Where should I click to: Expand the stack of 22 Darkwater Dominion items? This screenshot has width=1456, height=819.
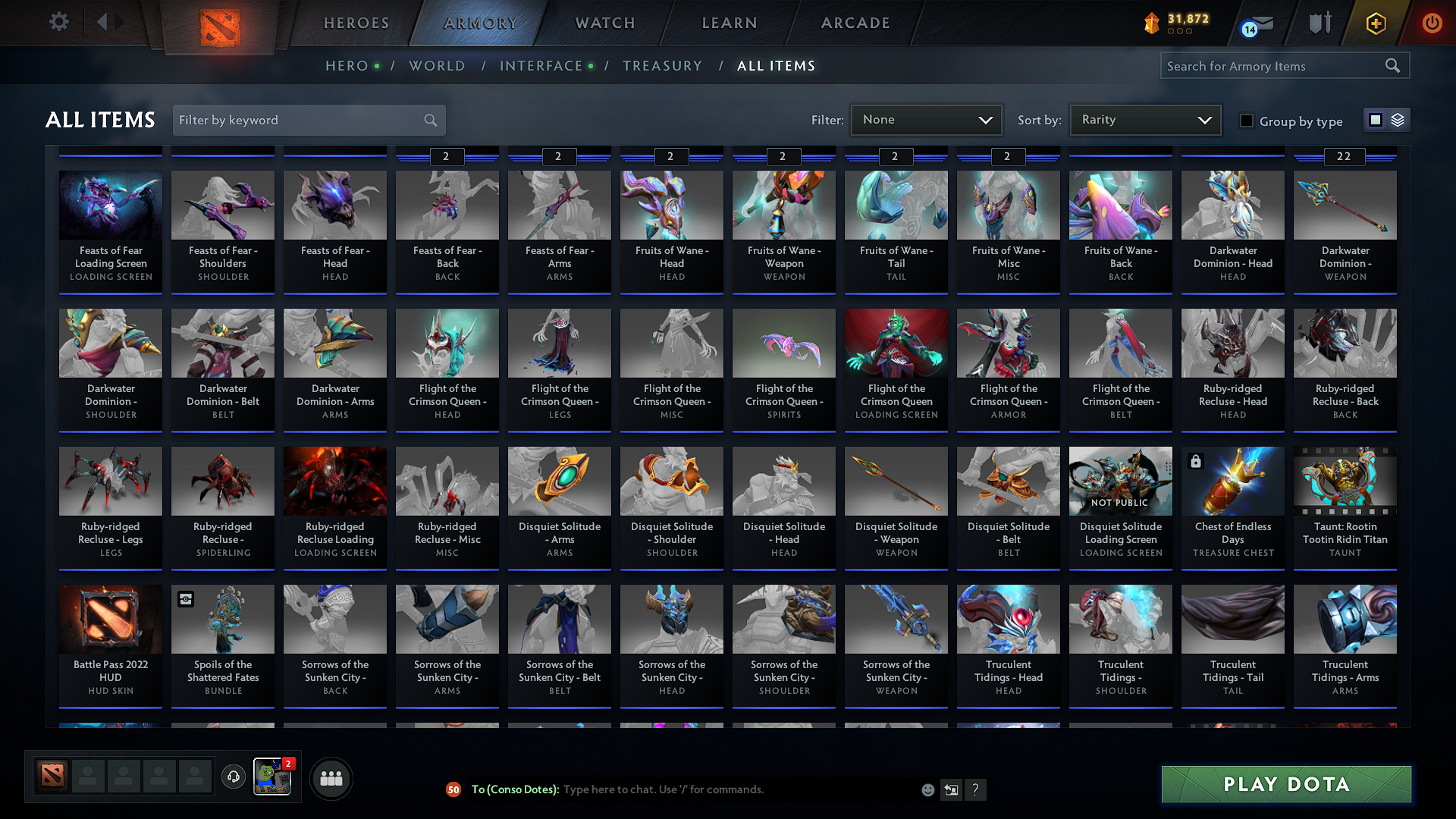[x=1344, y=157]
